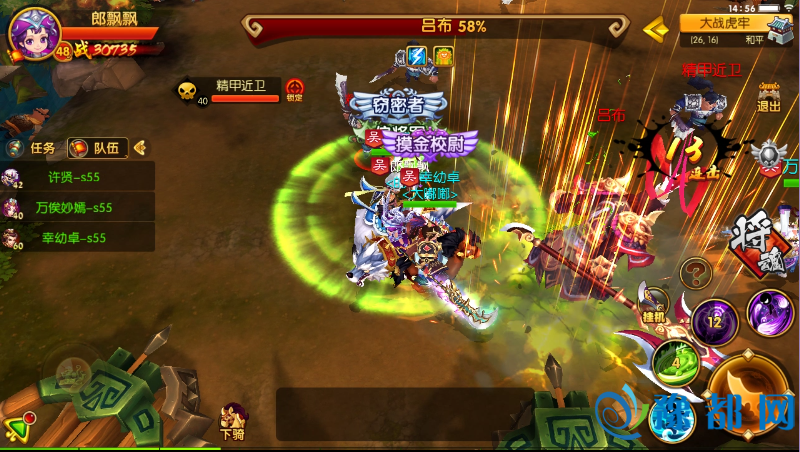Screen dimensions: 800x452
Task: Toggle the 锁定 target lock button
Action: point(294,91)
